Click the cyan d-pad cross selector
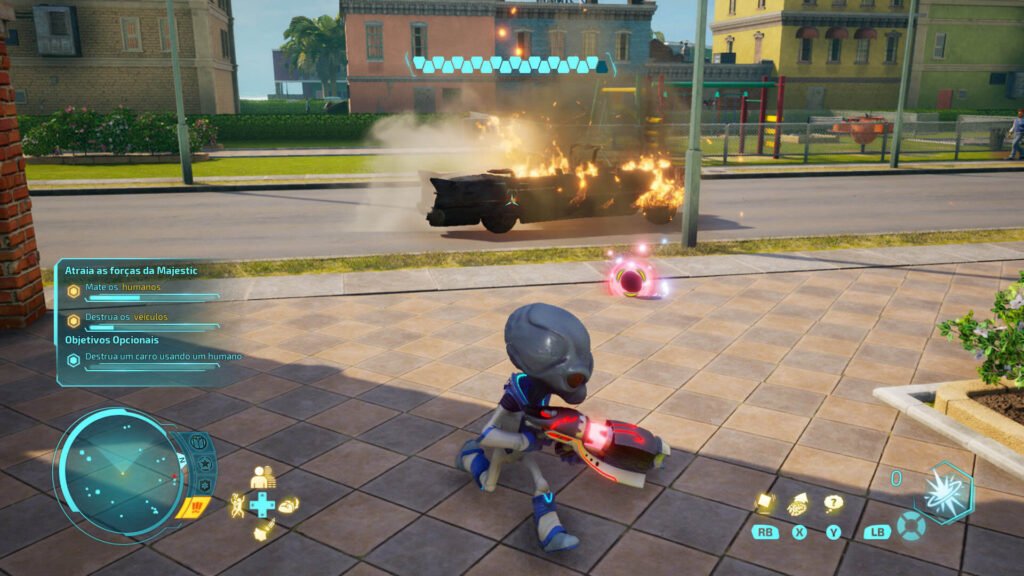This screenshot has height=576, width=1024. pyautogui.click(x=262, y=505)
